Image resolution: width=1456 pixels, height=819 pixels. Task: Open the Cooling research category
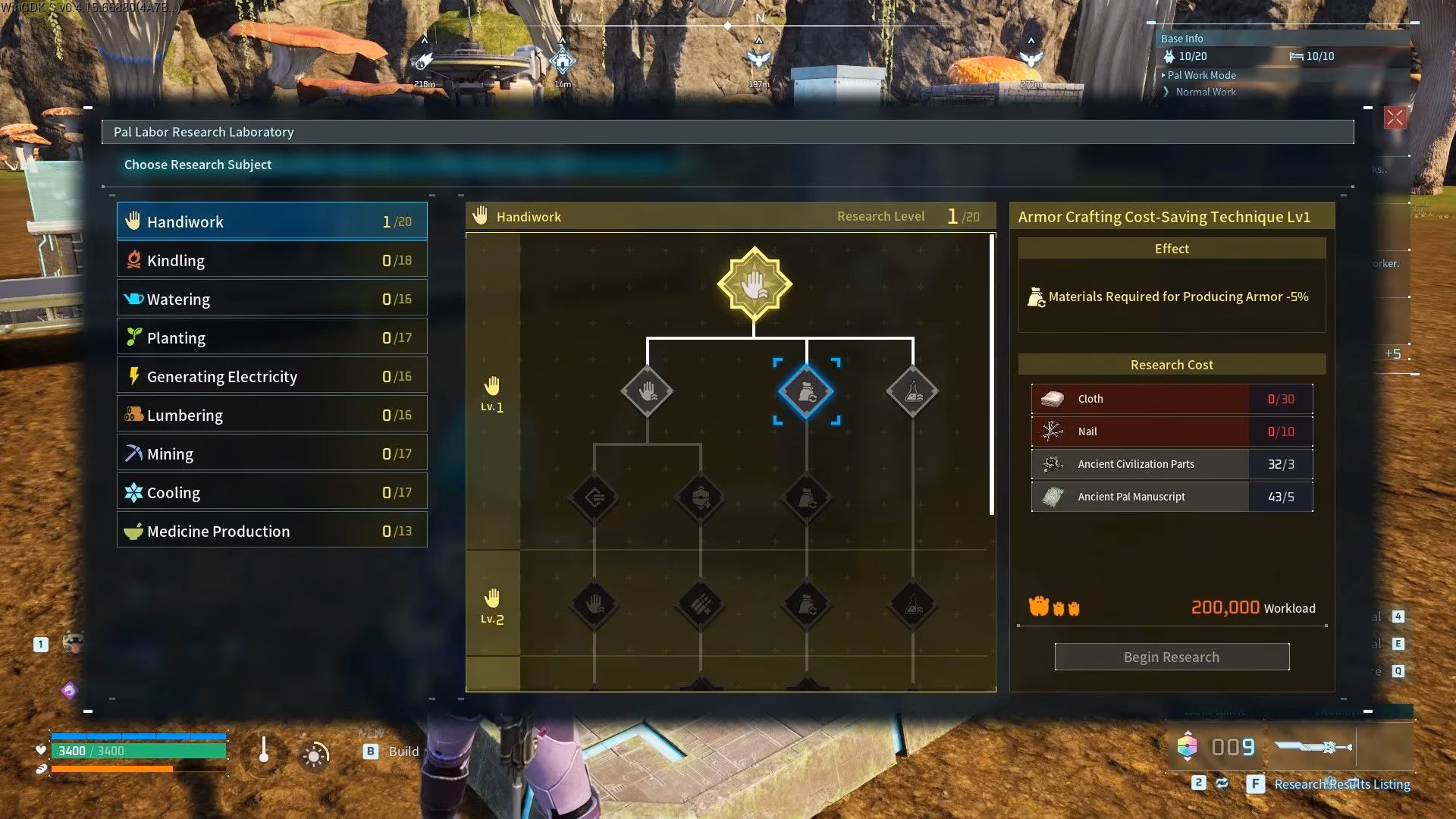[271, 492]
